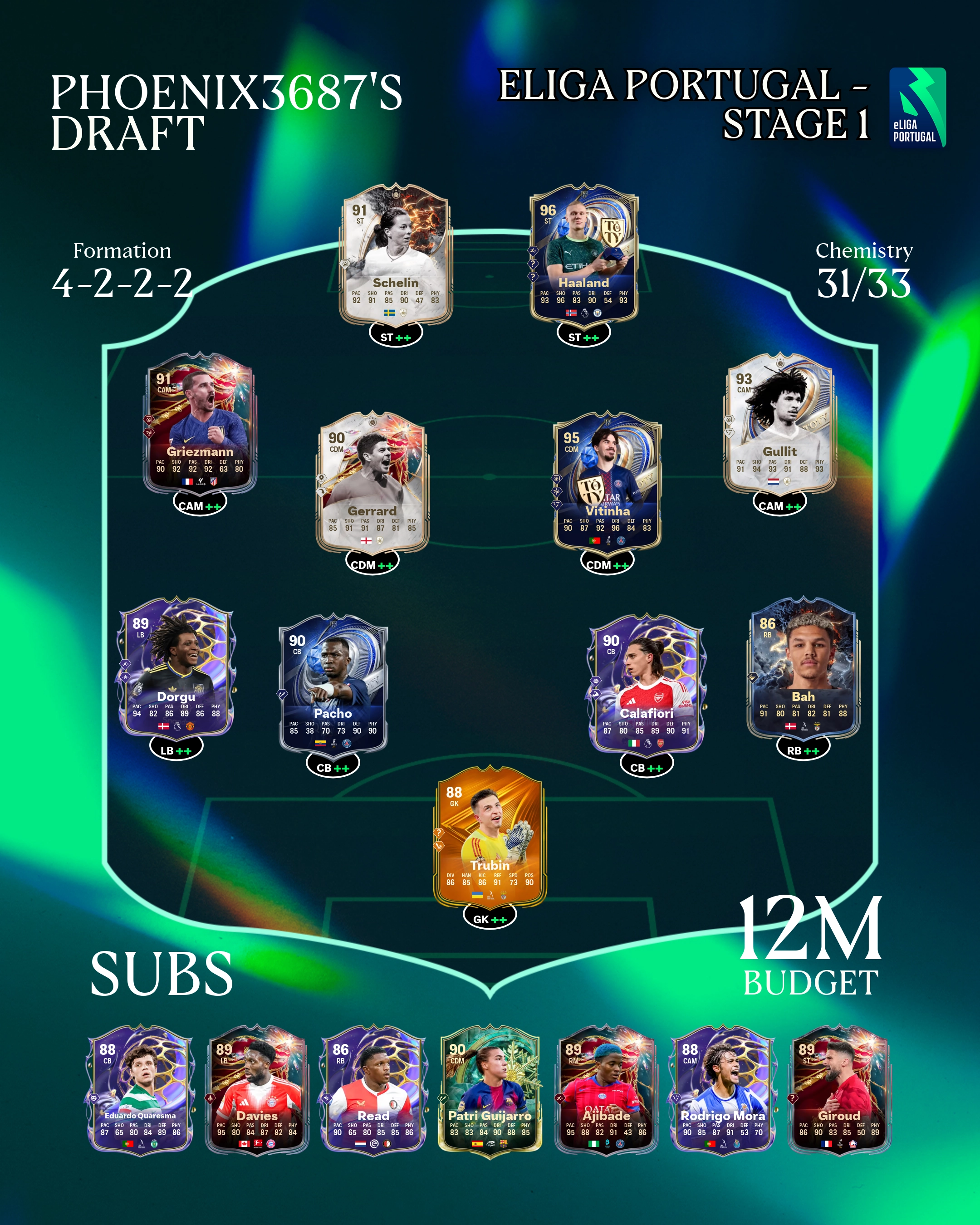Pick the Rodrigo Mora substitute card
Screen dimensions: 980x1225
point(723,1090)
